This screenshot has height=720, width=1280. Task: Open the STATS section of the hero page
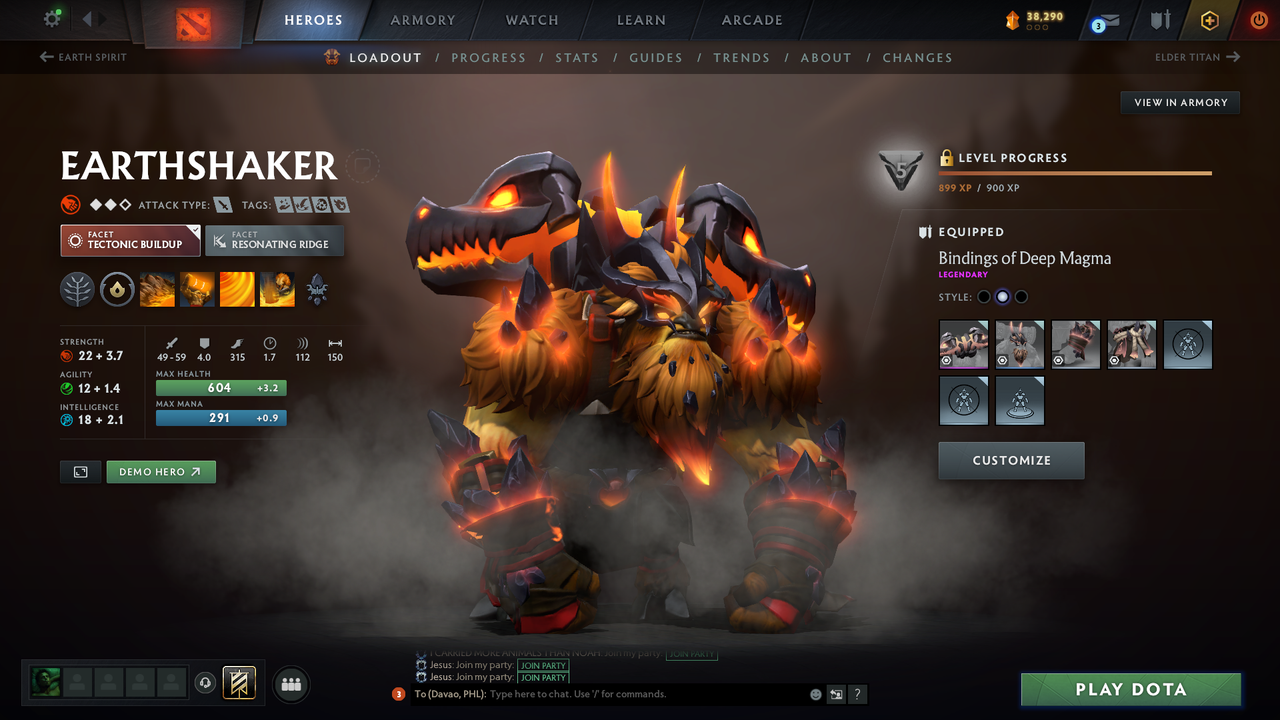(x=577, y=57)
